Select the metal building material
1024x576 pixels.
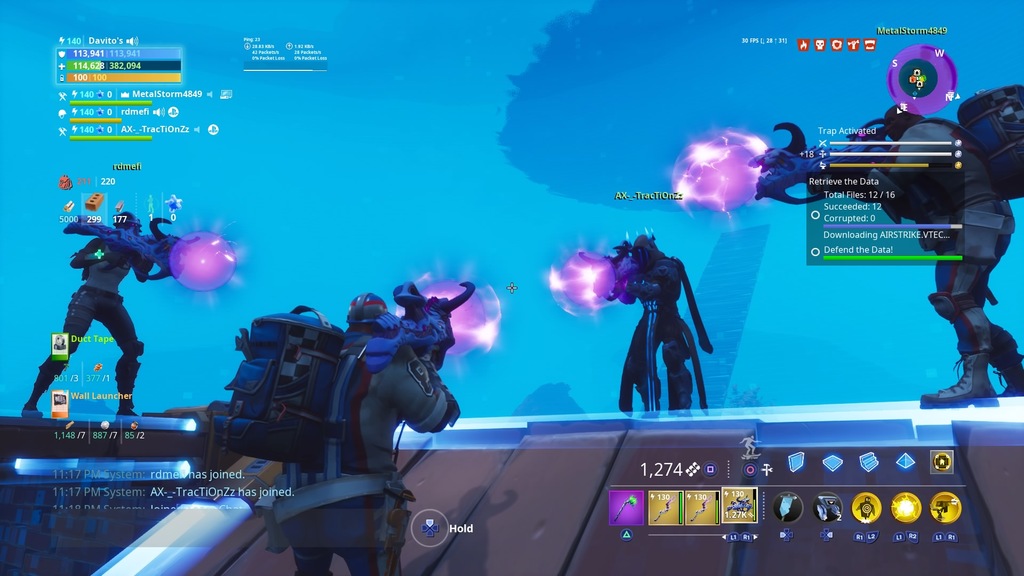pos(120,206)
